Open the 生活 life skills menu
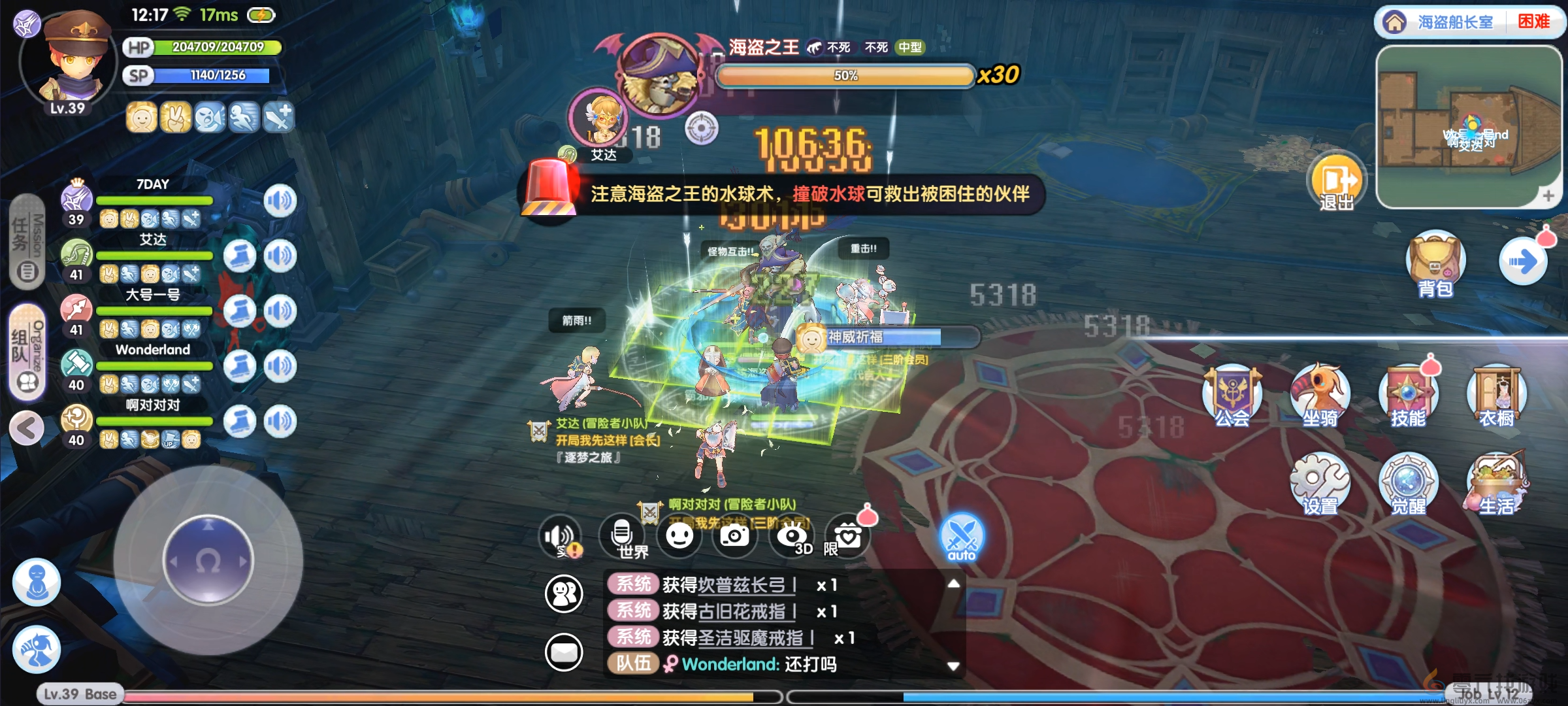The width and height of the screenshot is (1568, 706). point(1496,485)
